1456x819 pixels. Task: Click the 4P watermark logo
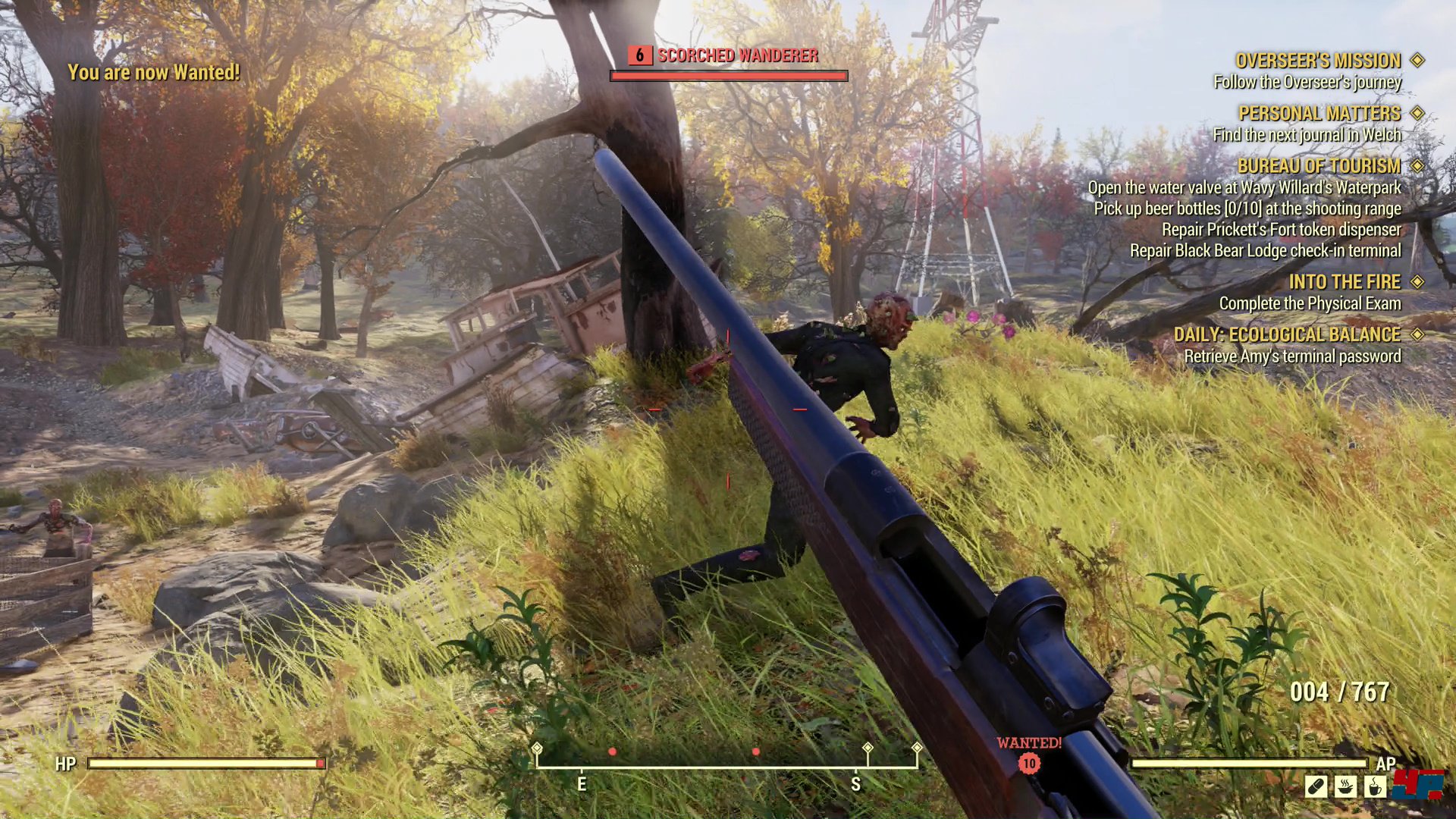(x=1420, y=783)
